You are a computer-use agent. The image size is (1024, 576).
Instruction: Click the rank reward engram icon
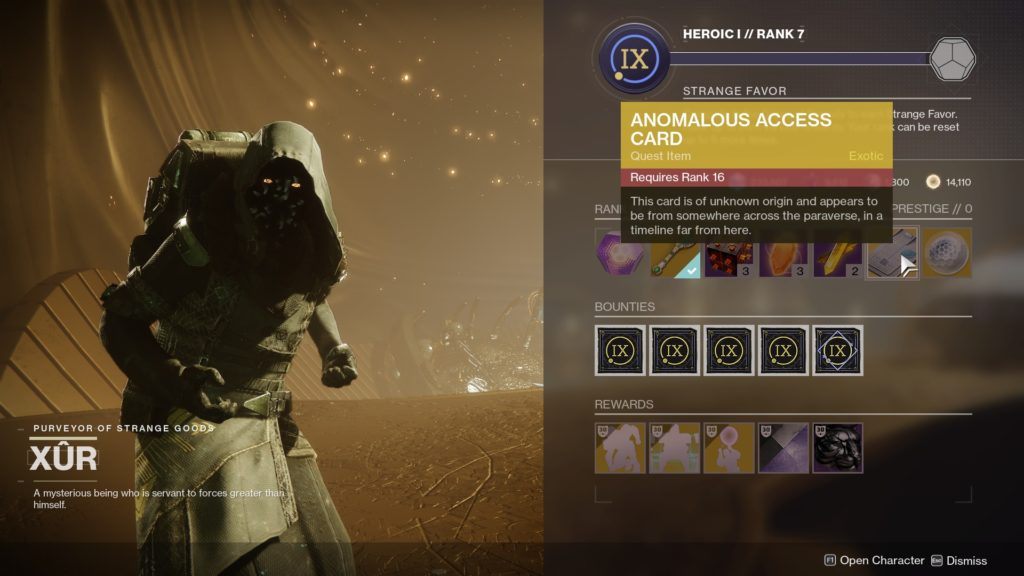[x=952, y=59]
